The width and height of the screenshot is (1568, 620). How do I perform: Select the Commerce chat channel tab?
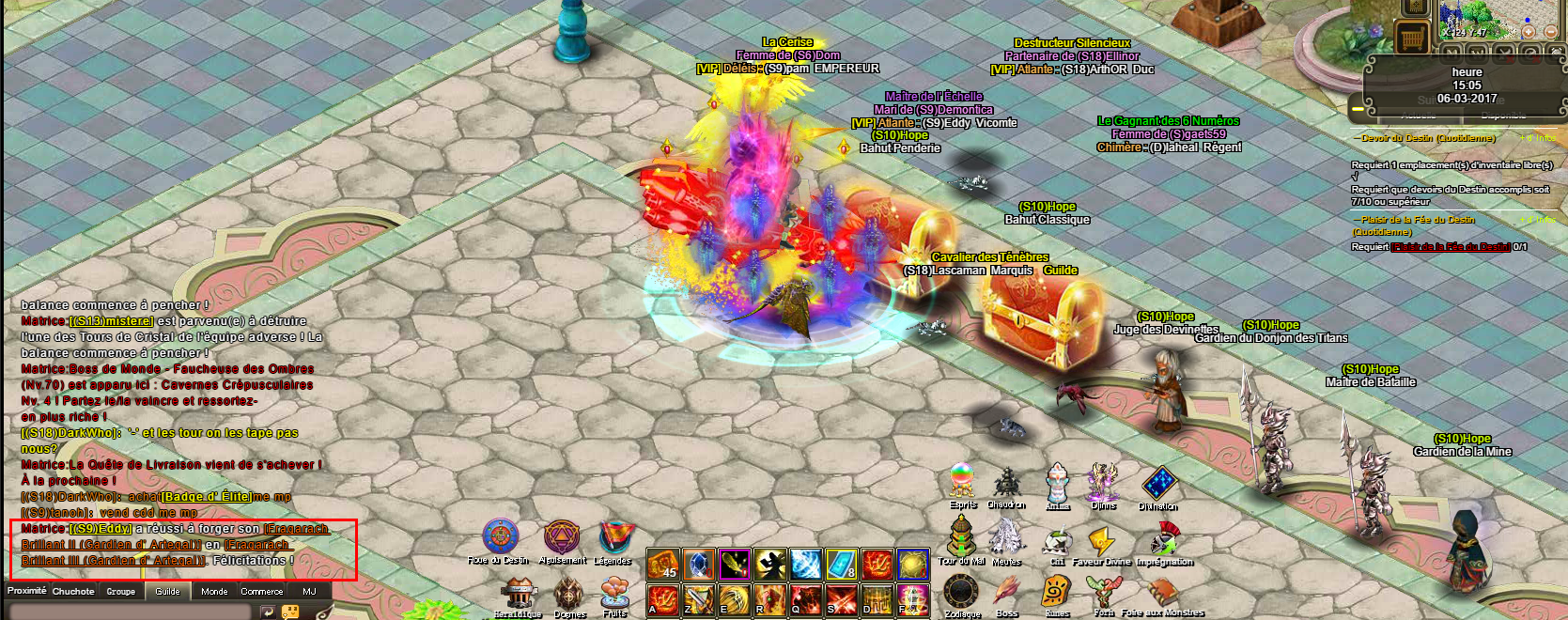261,592
